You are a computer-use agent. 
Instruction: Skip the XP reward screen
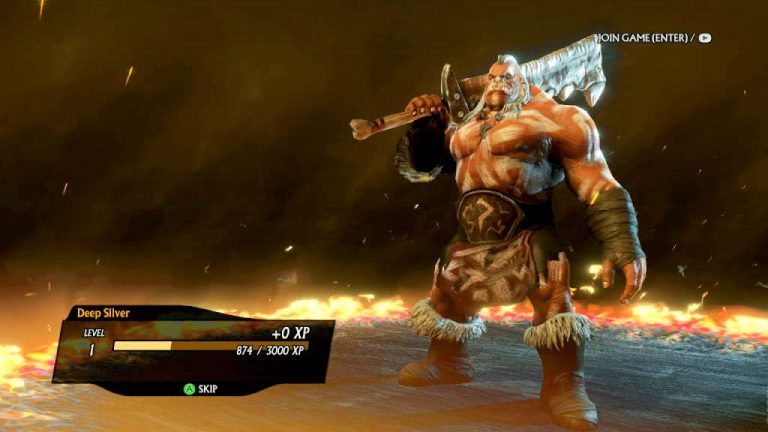click(199, 388)
